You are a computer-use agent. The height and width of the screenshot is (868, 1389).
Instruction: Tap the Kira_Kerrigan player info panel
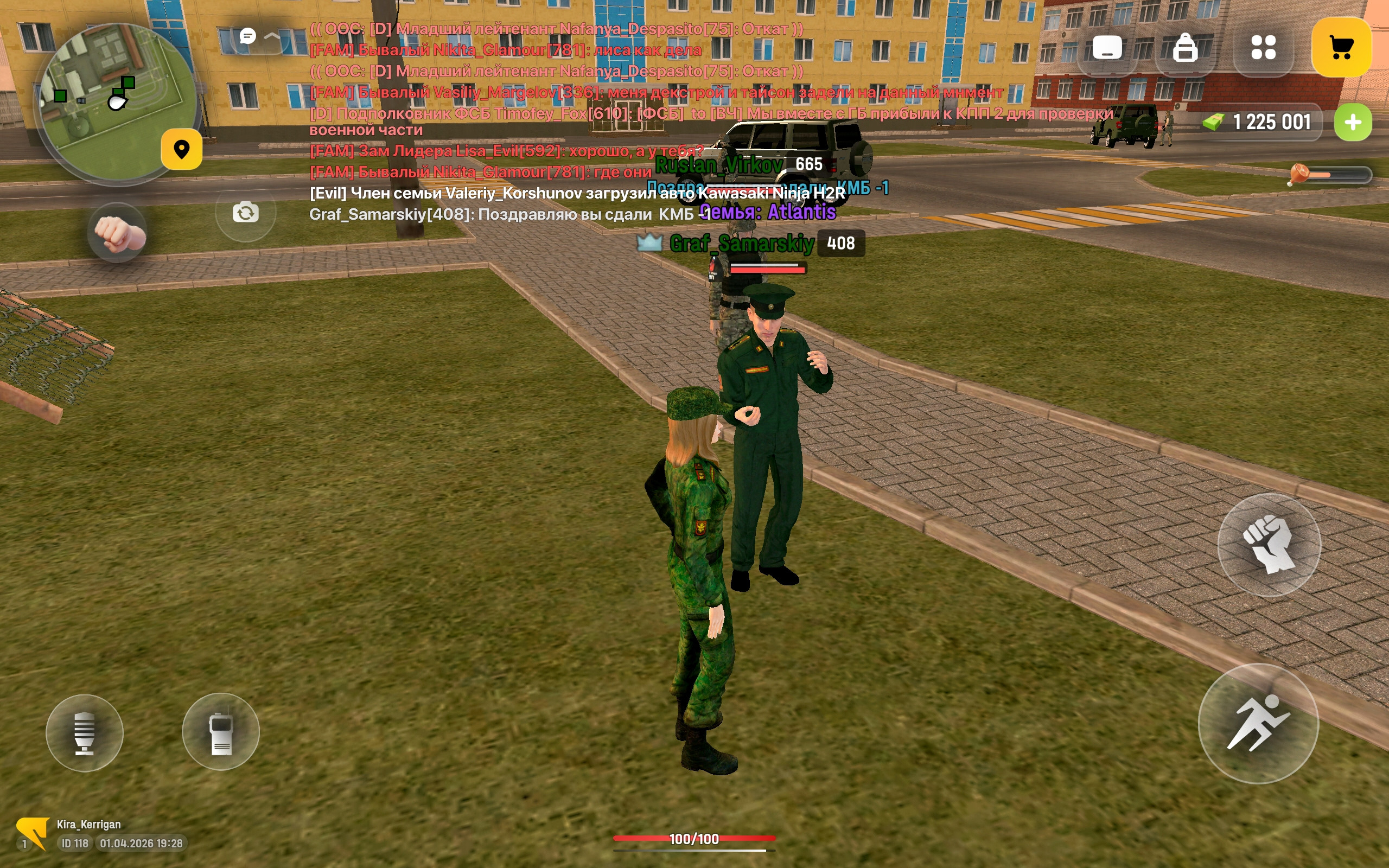coord(86,825)
